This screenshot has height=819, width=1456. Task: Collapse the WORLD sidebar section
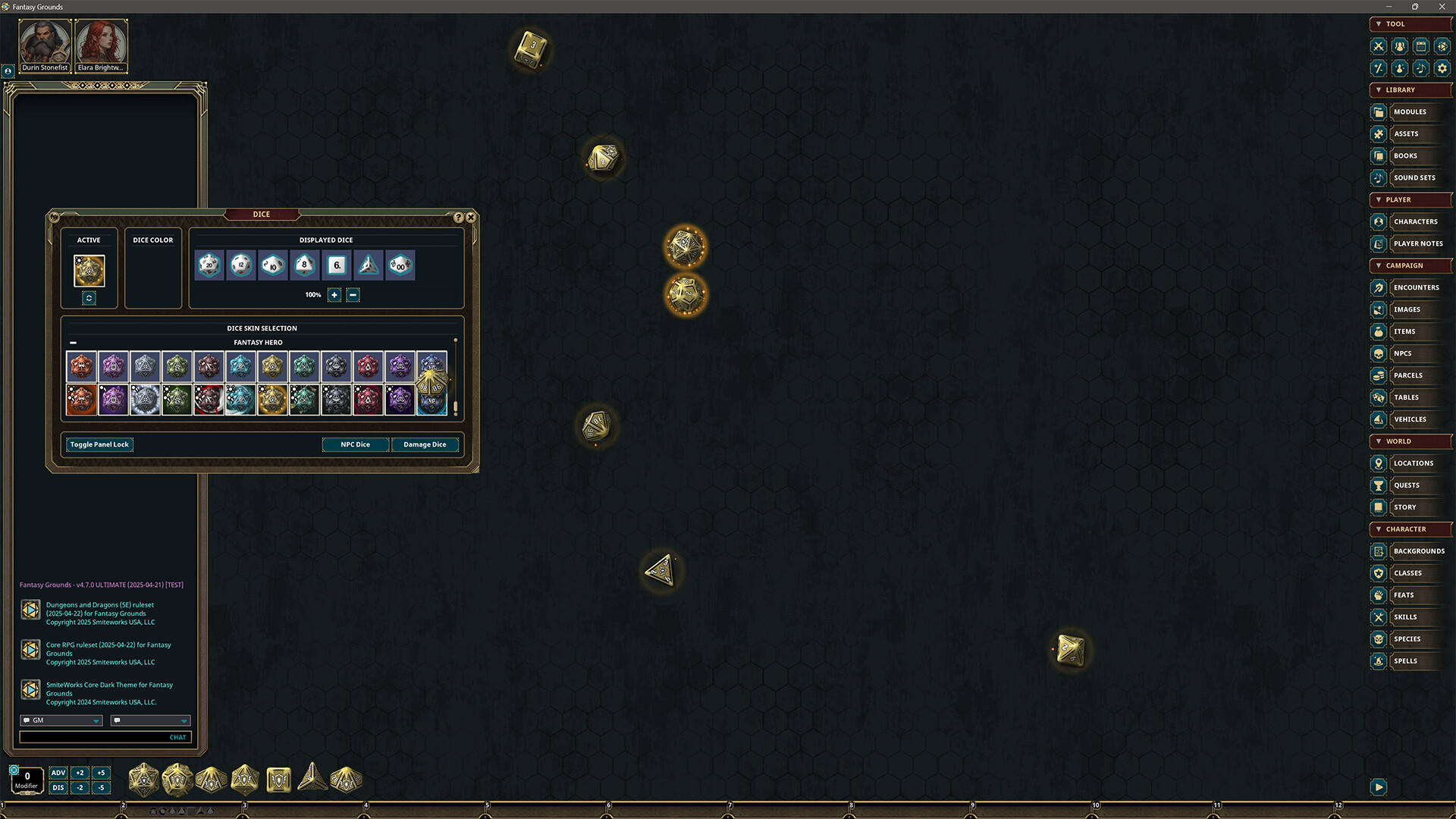point(1379,441)
